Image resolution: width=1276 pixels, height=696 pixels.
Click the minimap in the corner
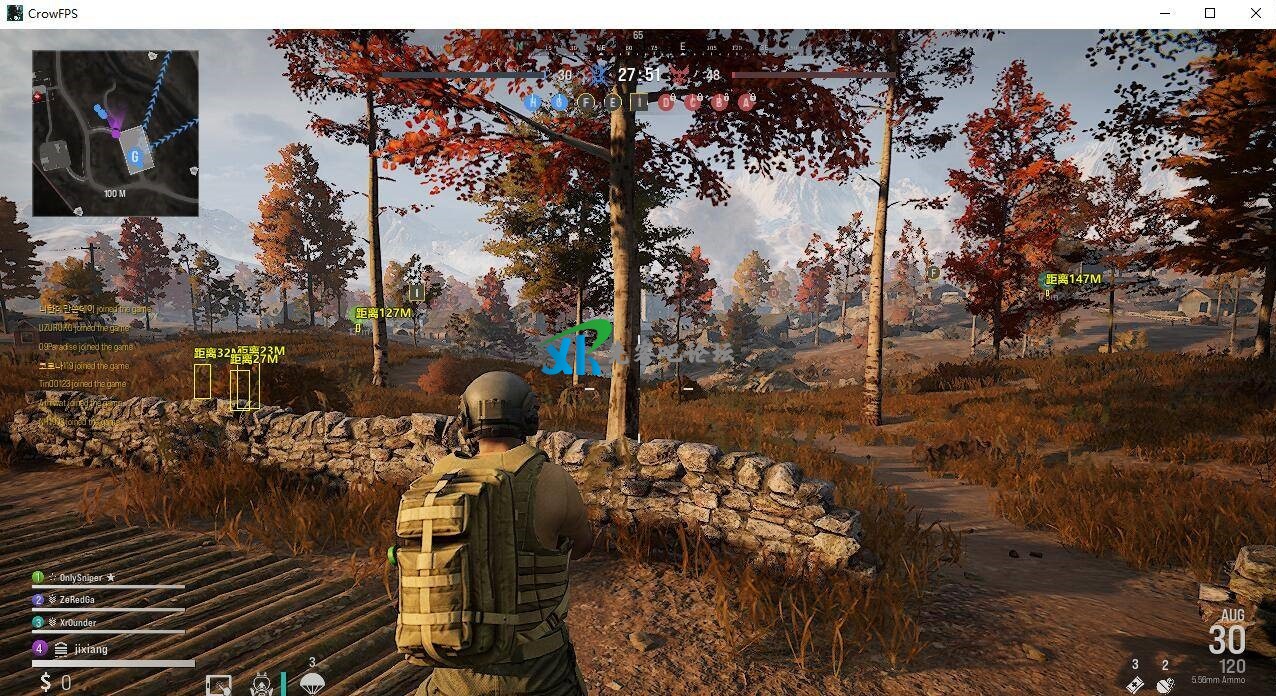[115, 133]
